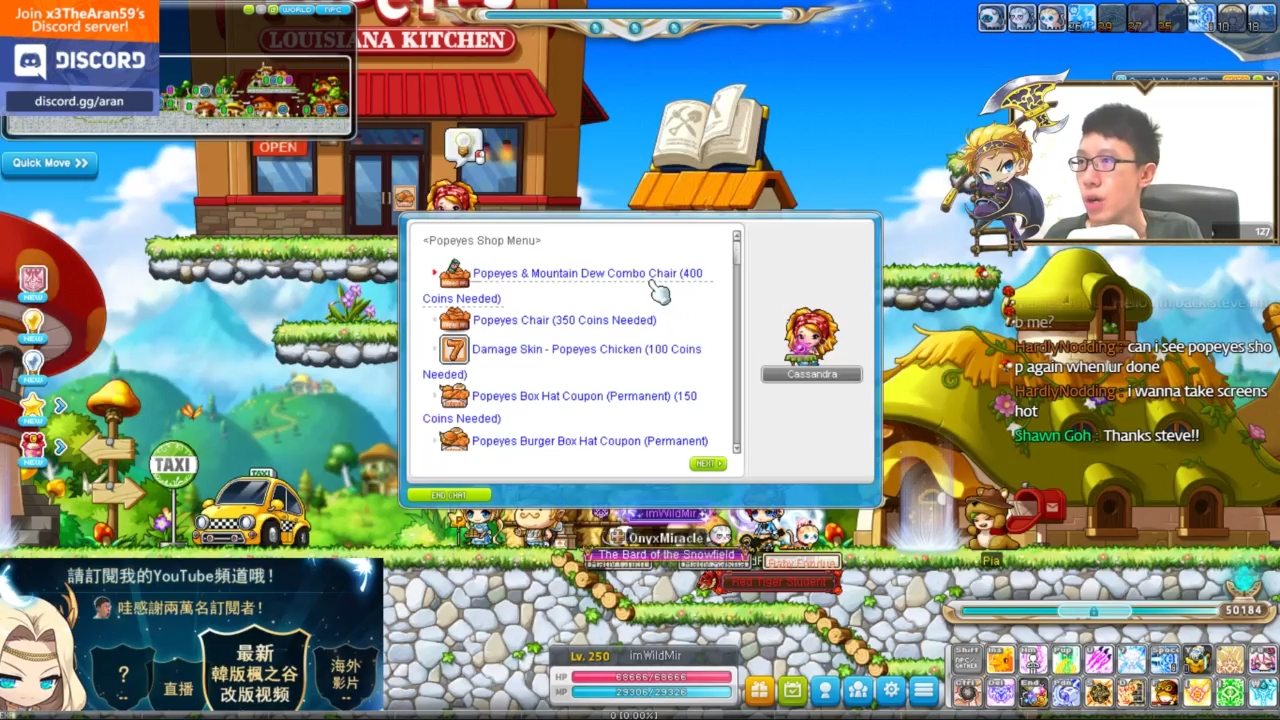Viewport: 1280px width, 720px height.
Task: Open the star event notifier icon
Action: 33,404
